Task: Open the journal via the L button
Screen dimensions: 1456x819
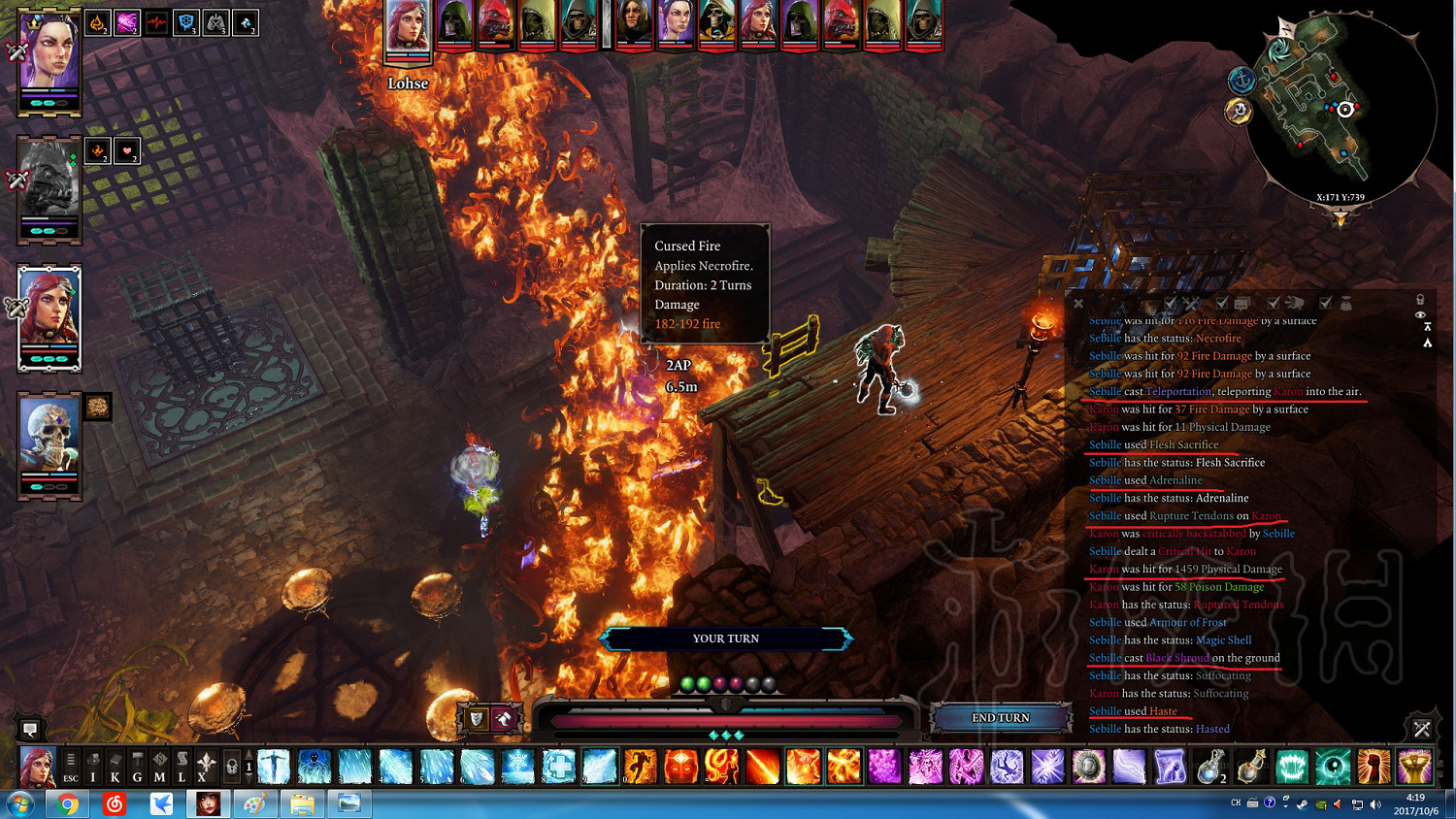Action: pyautogui.click(x=182, y=766)
